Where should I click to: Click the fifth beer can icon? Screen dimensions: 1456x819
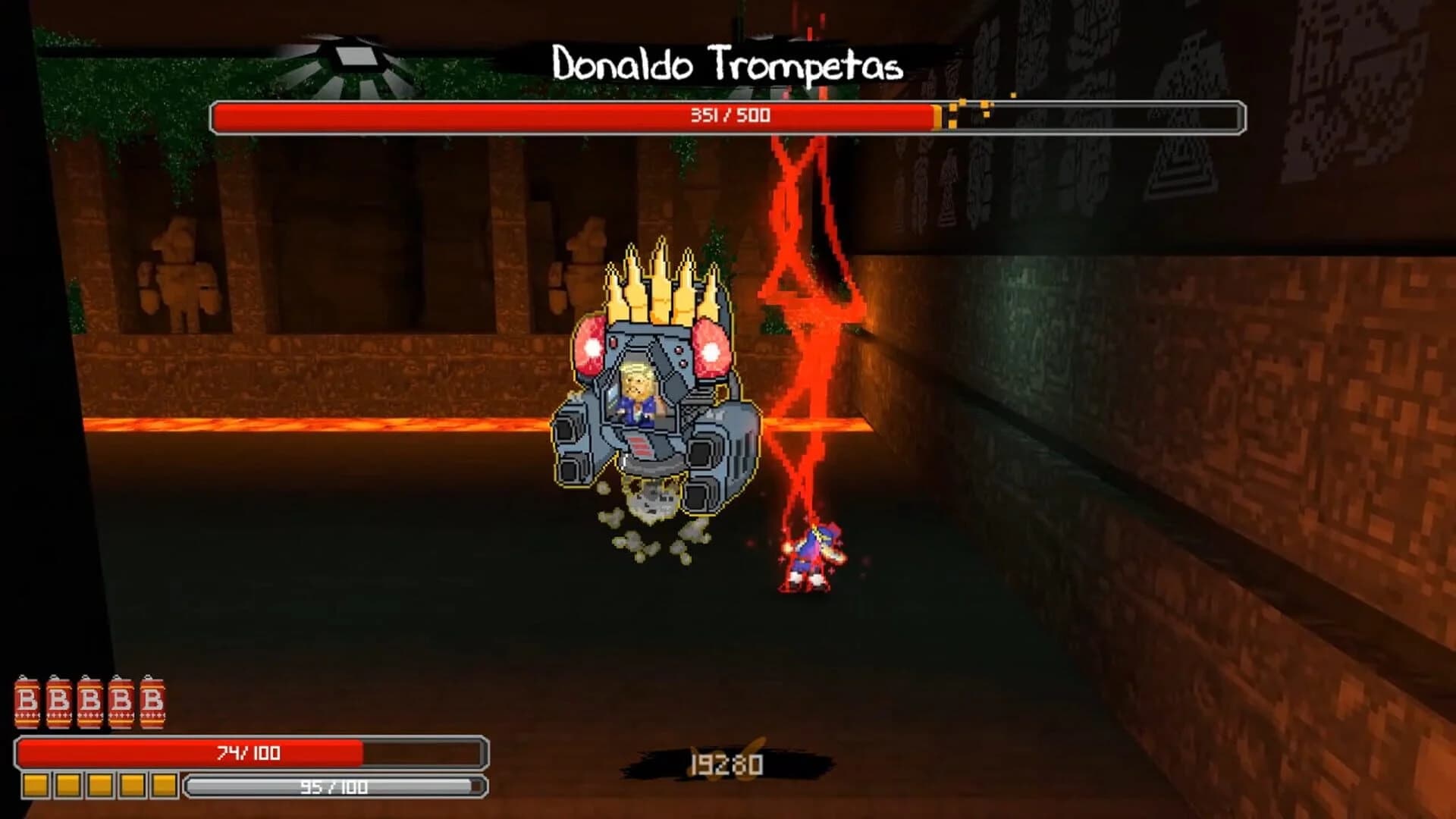coord(153,701)
